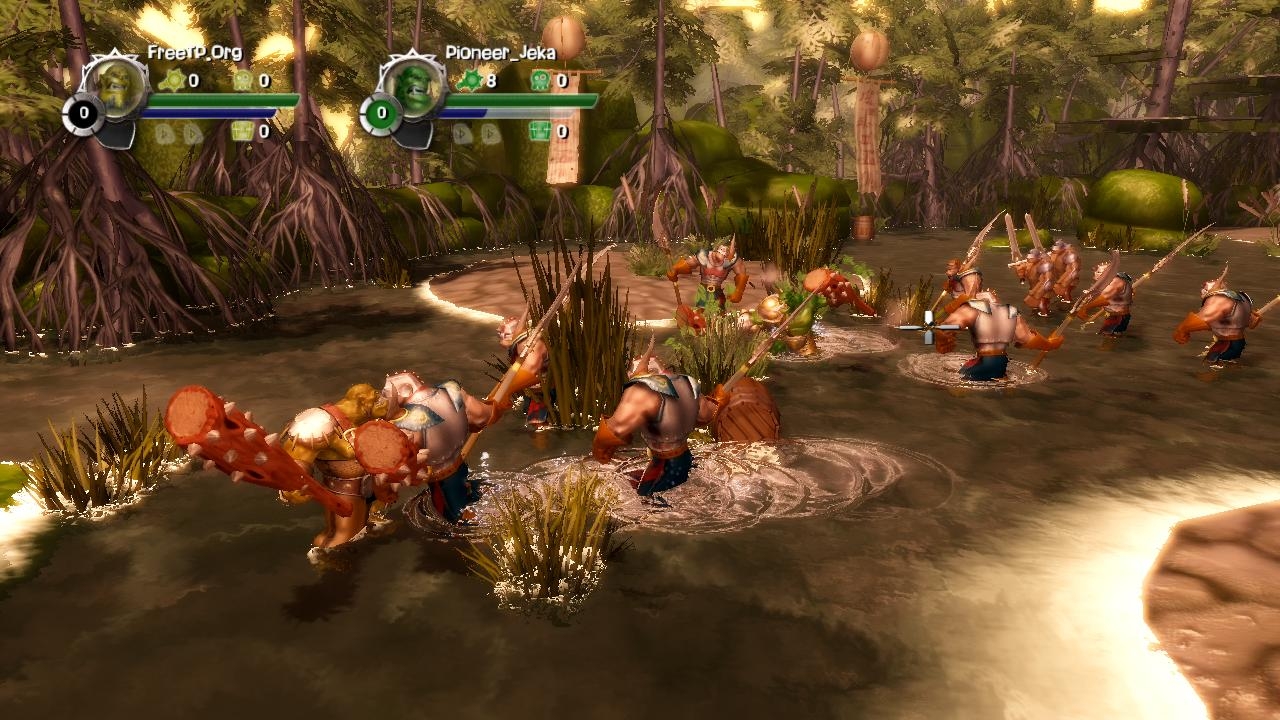Click FreeTP_Org's skull kill icon

241,80
